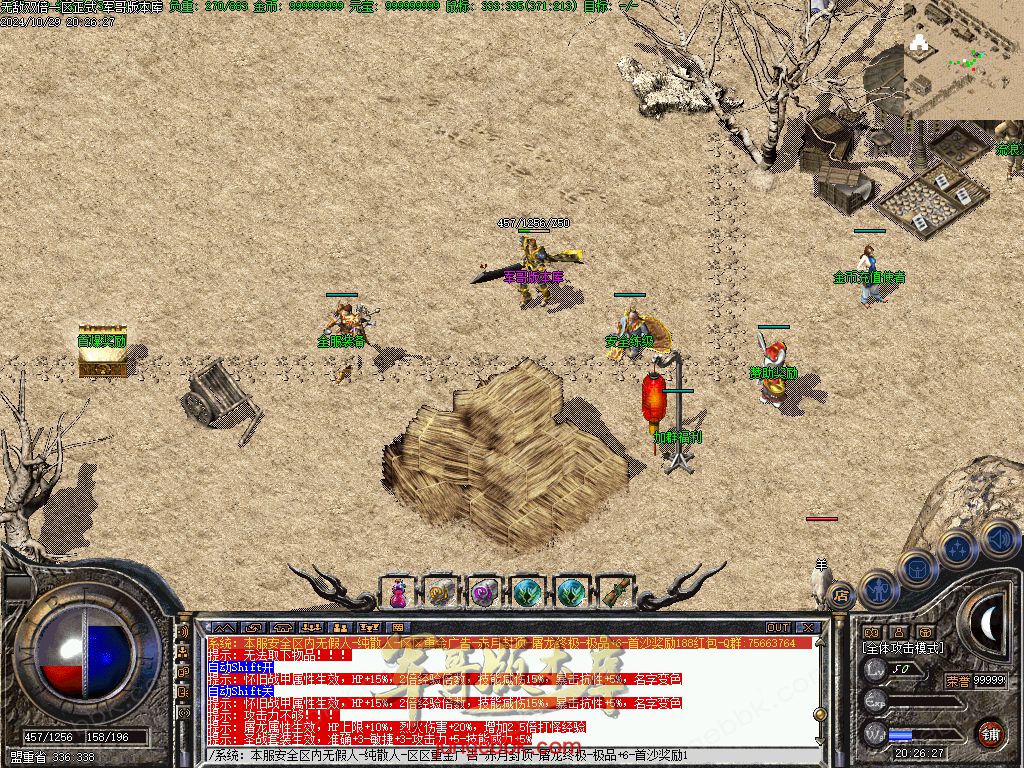The image size is (1024, 768).
Task: Click the first green orb belt item
Action: 528,593
